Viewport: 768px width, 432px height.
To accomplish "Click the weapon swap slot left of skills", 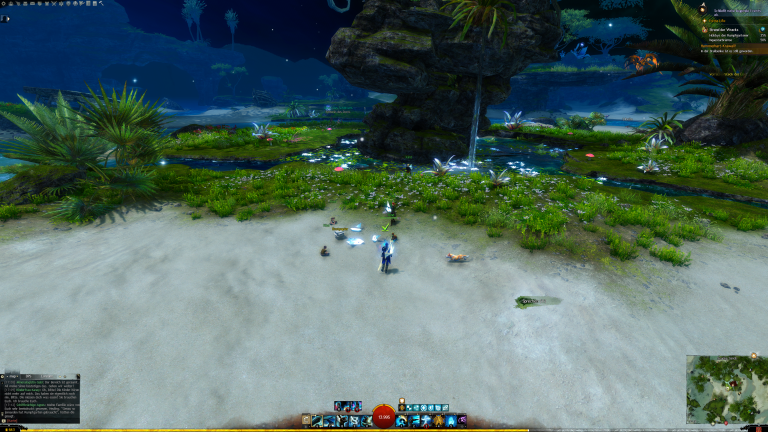I will [x=306, y=421].
